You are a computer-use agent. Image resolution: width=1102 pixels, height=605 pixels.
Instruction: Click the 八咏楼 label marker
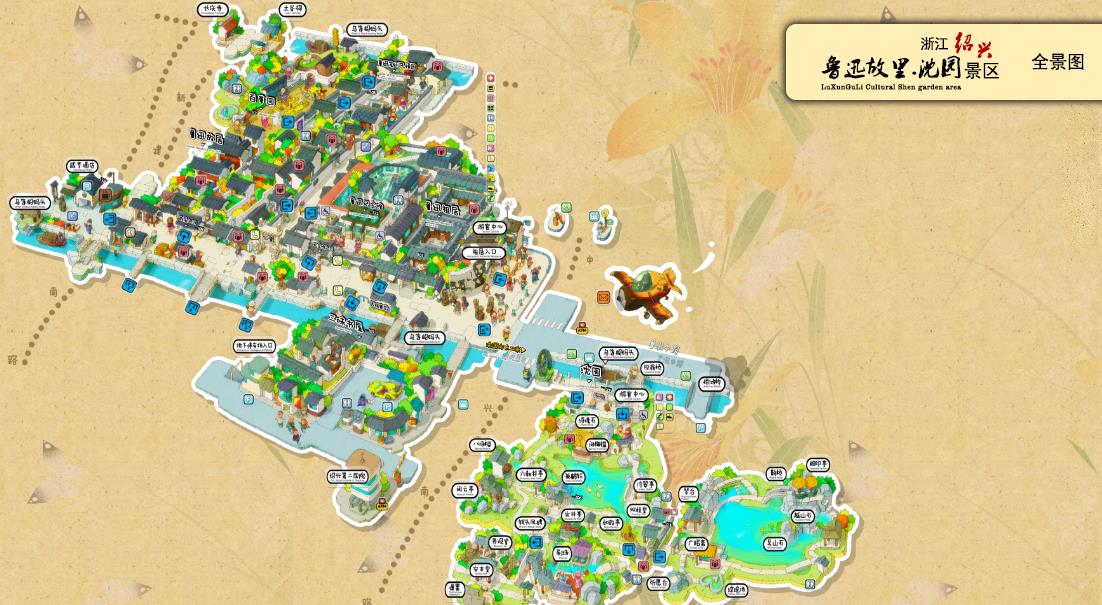pos(482,444)
